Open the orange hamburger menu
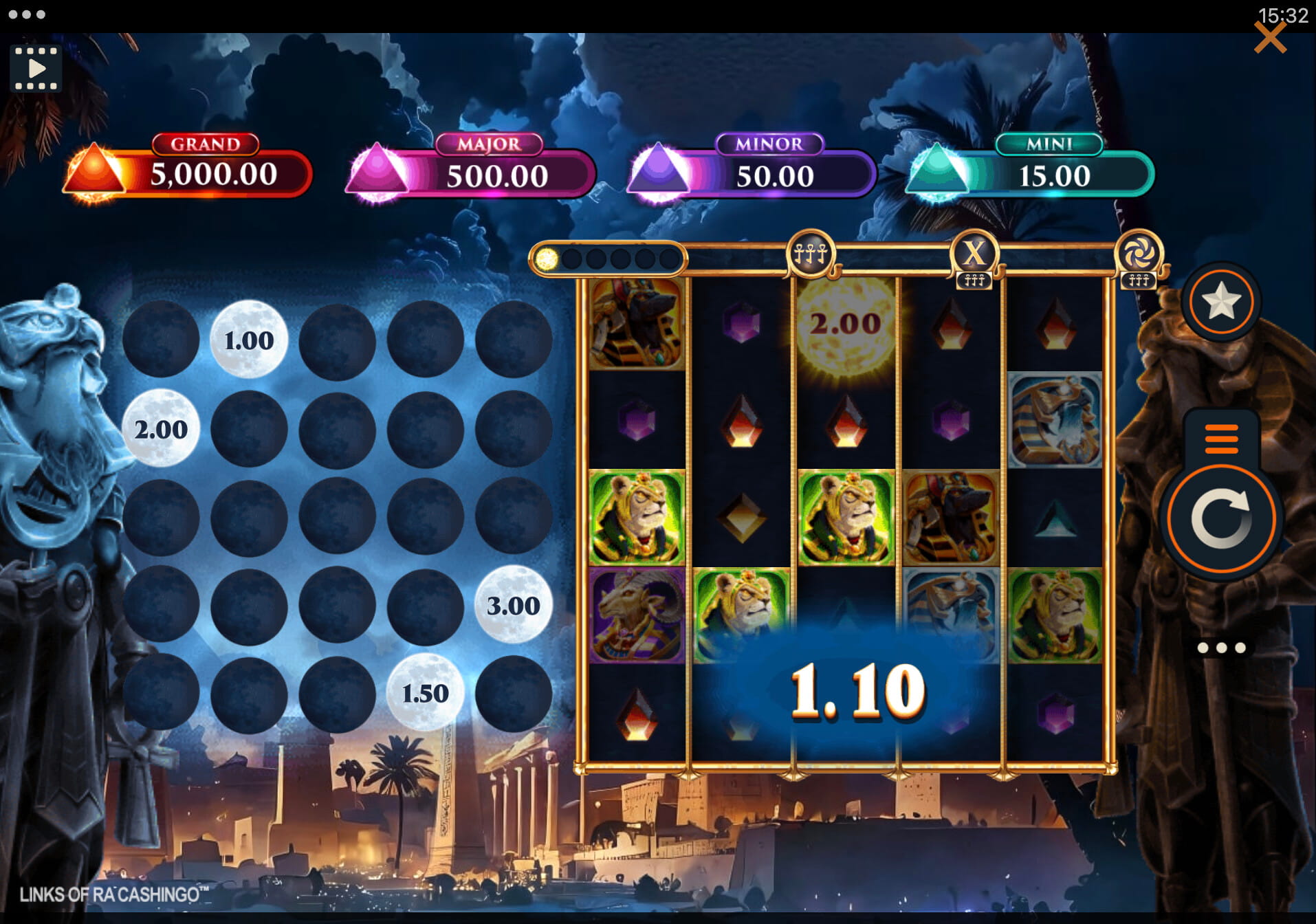The width and height of the screenshot is (1316, 924). click(x=1221, y=439)
